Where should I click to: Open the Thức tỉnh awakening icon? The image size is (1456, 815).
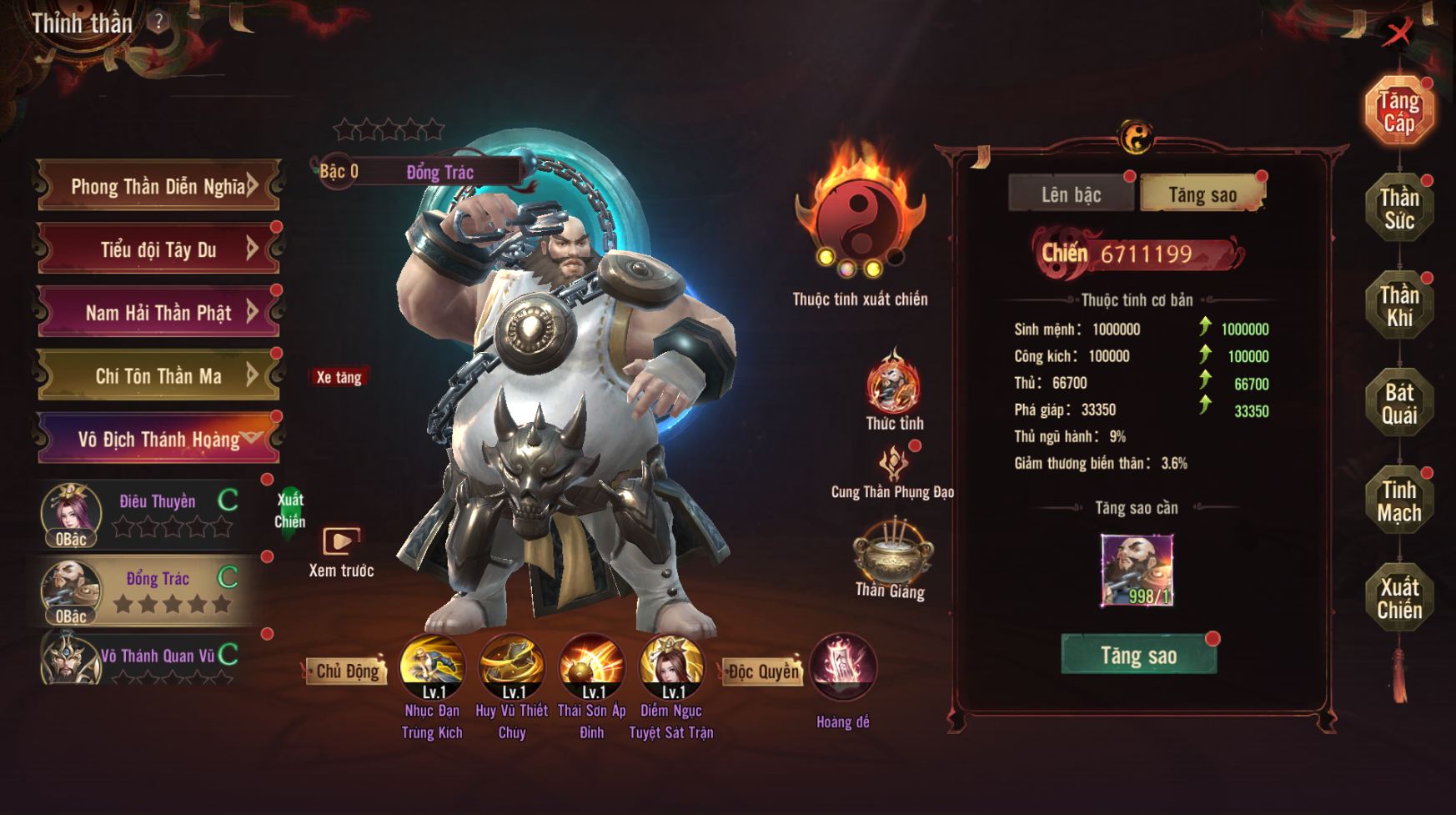(893, 385)
